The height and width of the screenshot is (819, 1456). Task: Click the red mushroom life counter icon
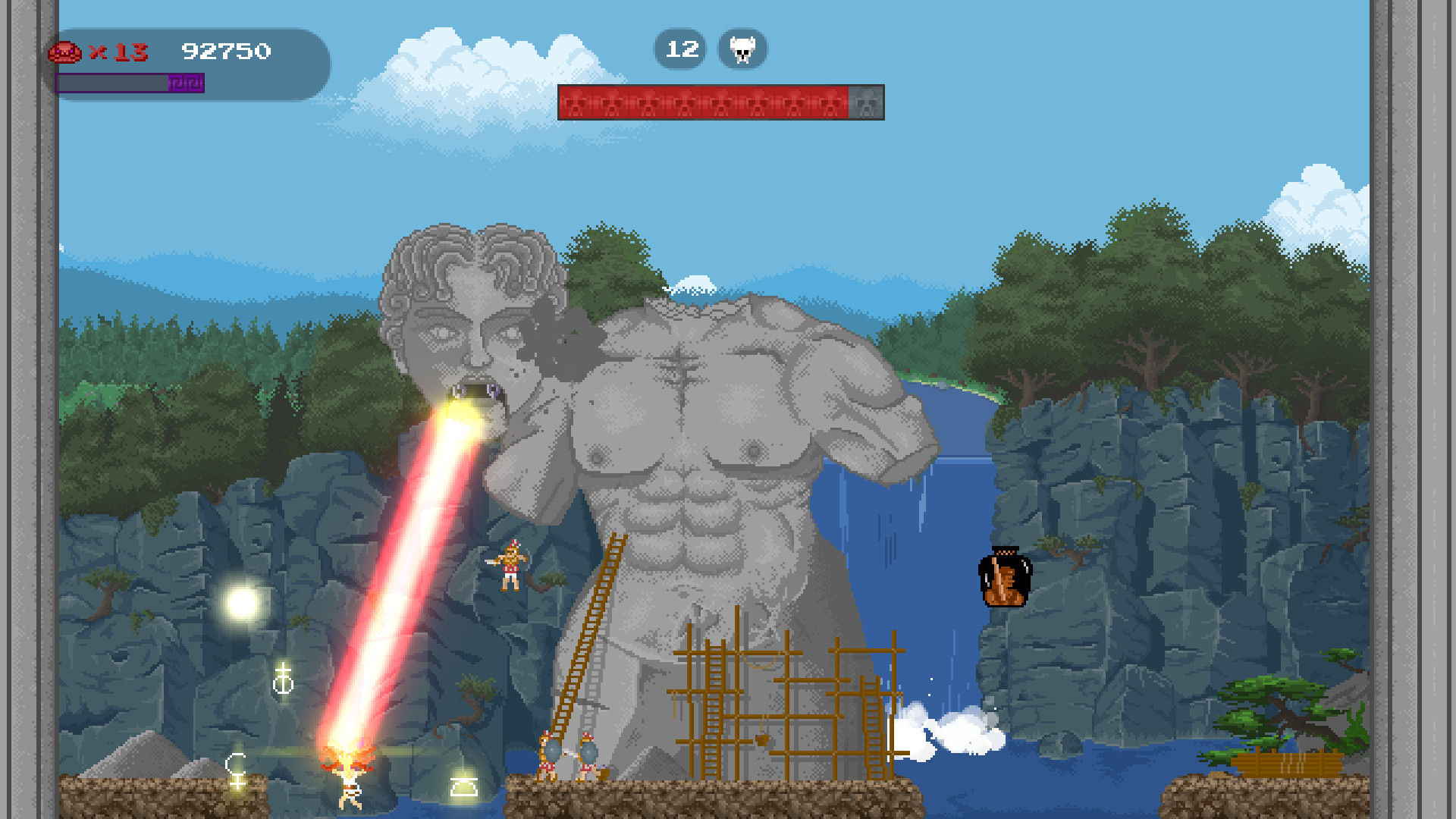65,53
